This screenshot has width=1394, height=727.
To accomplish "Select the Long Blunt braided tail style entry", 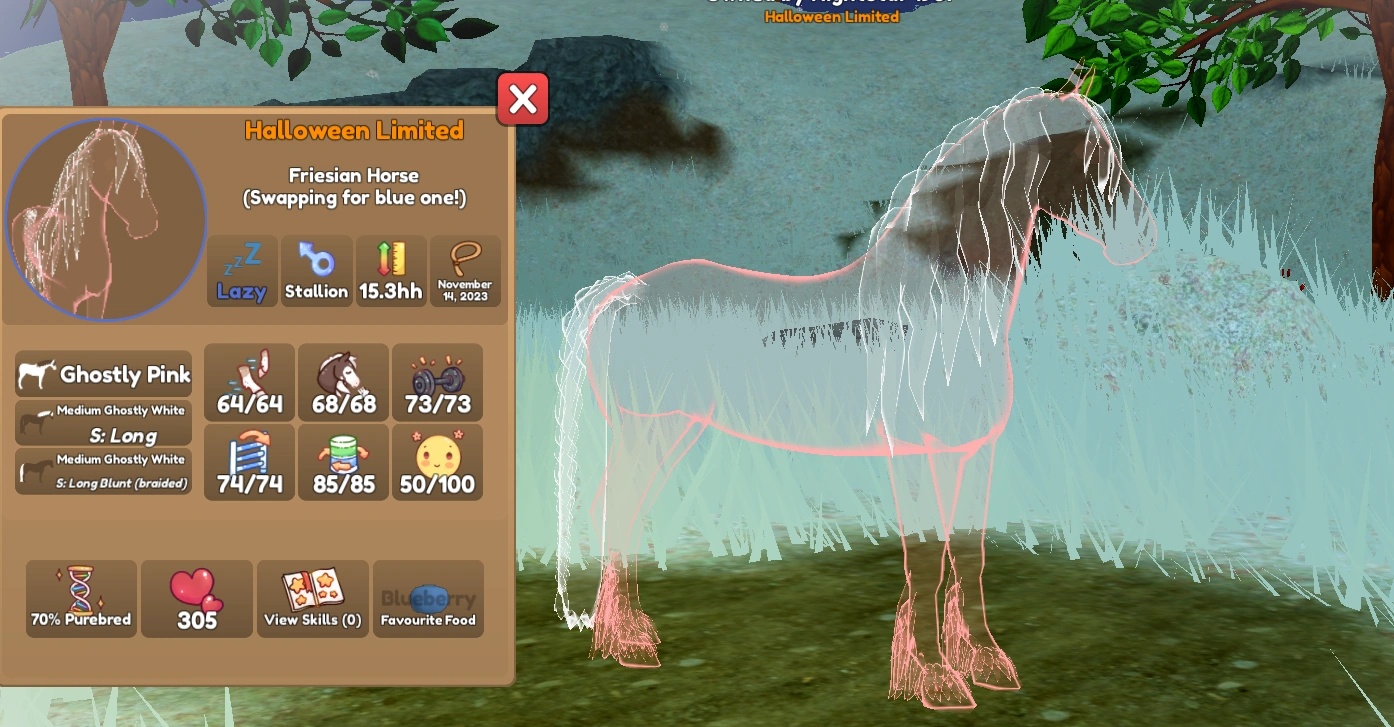I will [x=103, y=472].
